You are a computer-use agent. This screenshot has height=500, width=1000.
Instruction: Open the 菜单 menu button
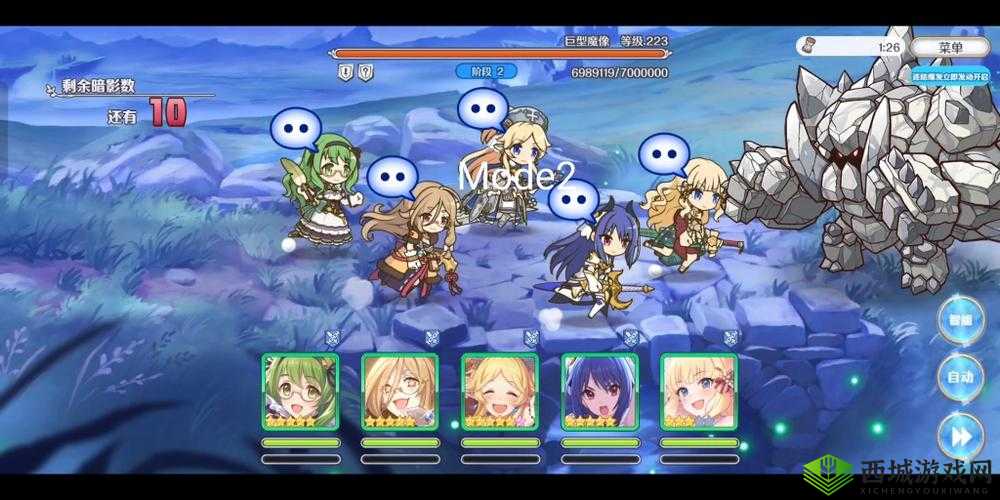951,47
